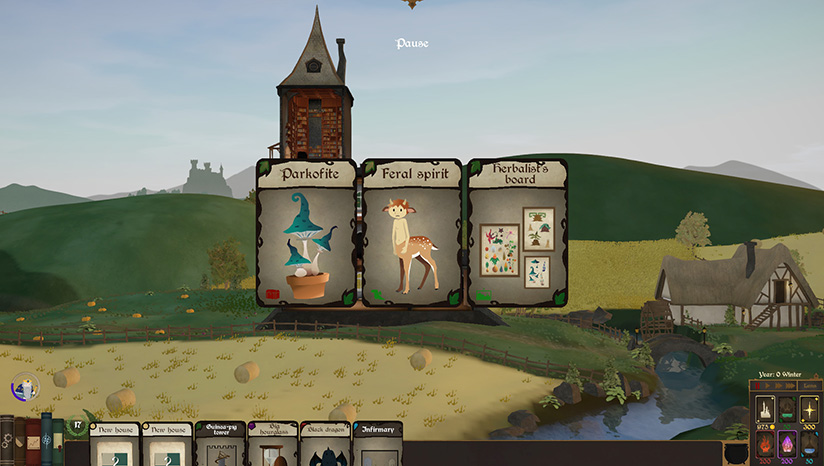Click the wizard portrait icon
The image size is (824, 466).
click(24, 386)
